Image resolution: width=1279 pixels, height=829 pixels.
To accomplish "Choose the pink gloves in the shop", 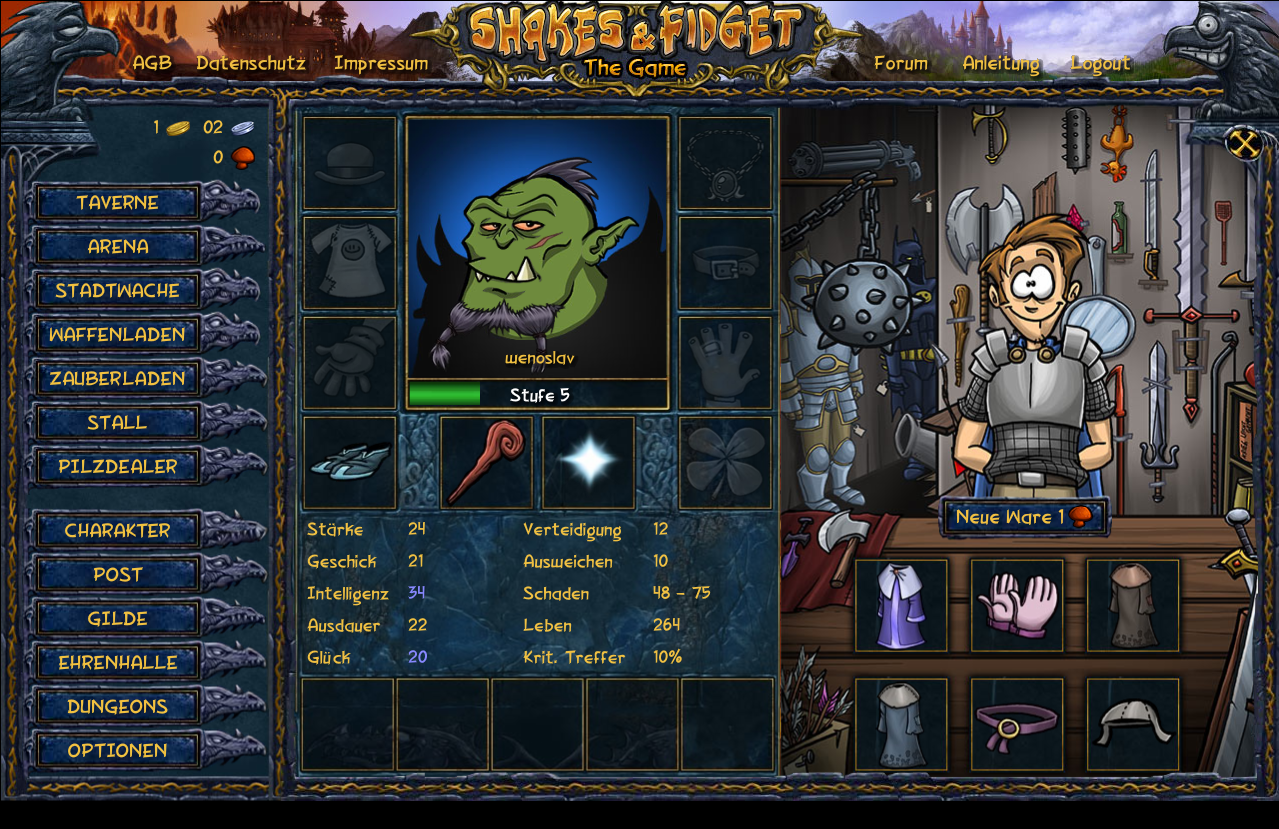I will click(1017, 606).
